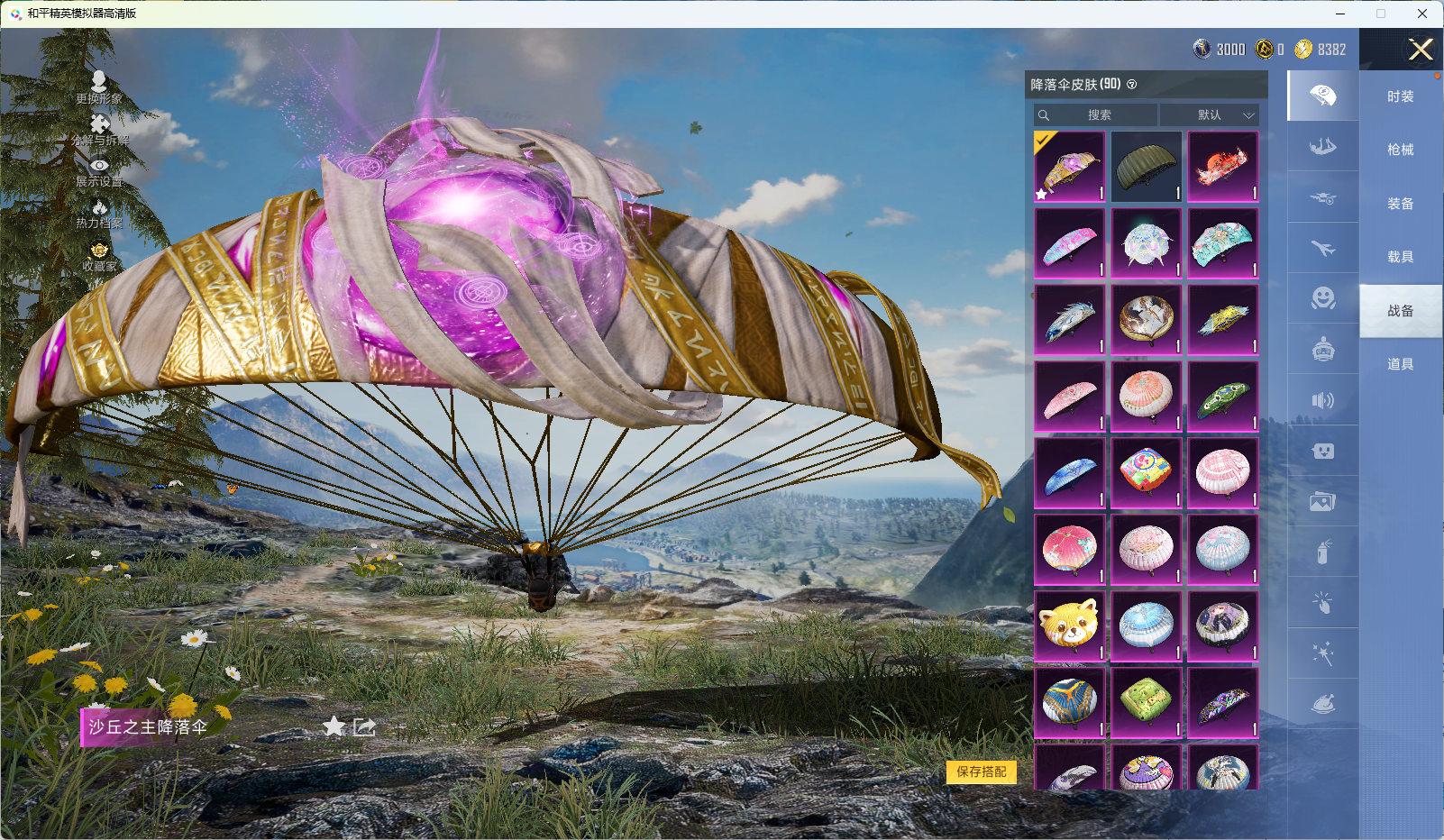Select the 道具 items tab
Screen dimensions: 1444x840
pyautogui.click(x=1400, y=364)
